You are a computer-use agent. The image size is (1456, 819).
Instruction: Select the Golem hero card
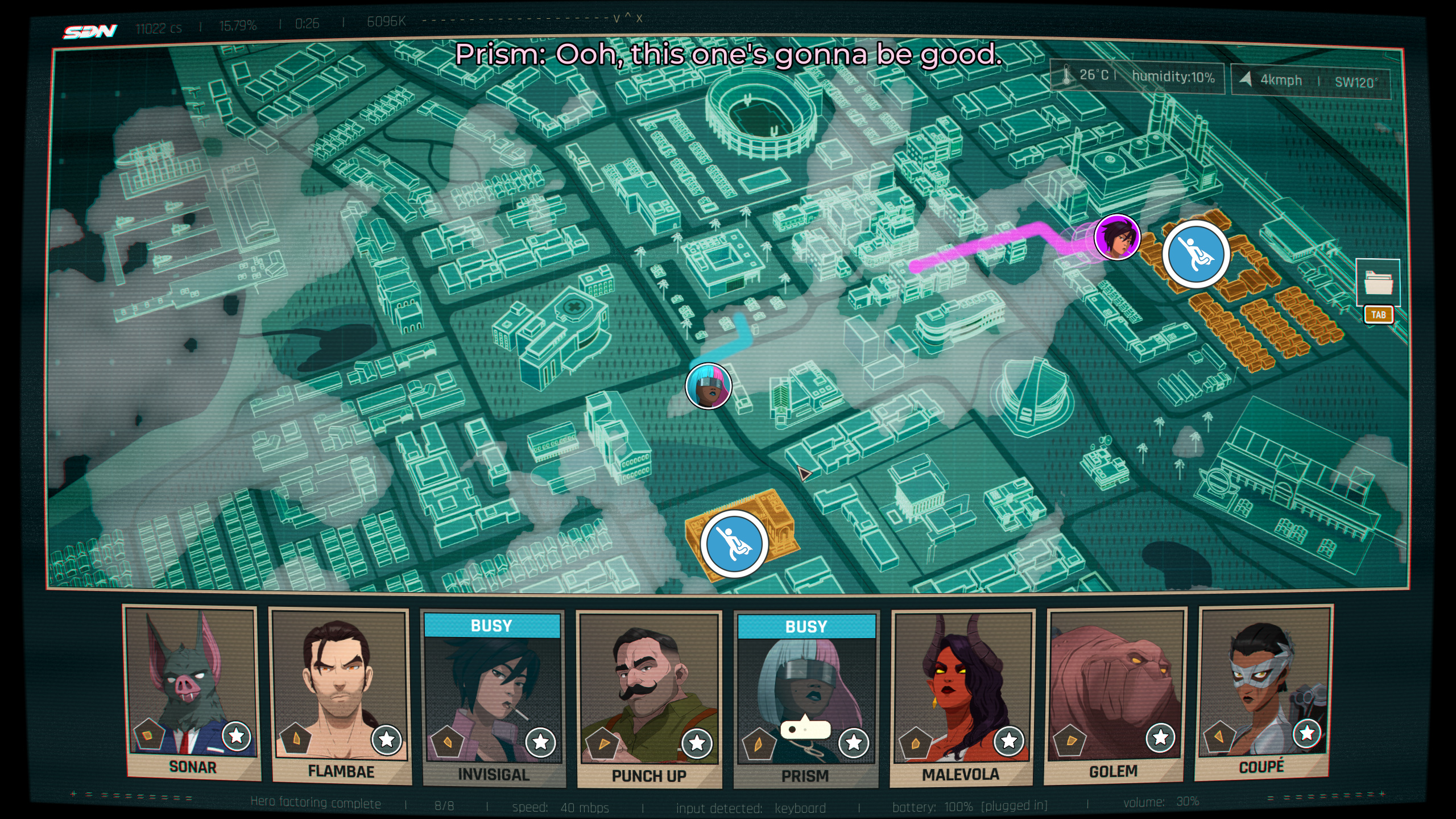1115,693
